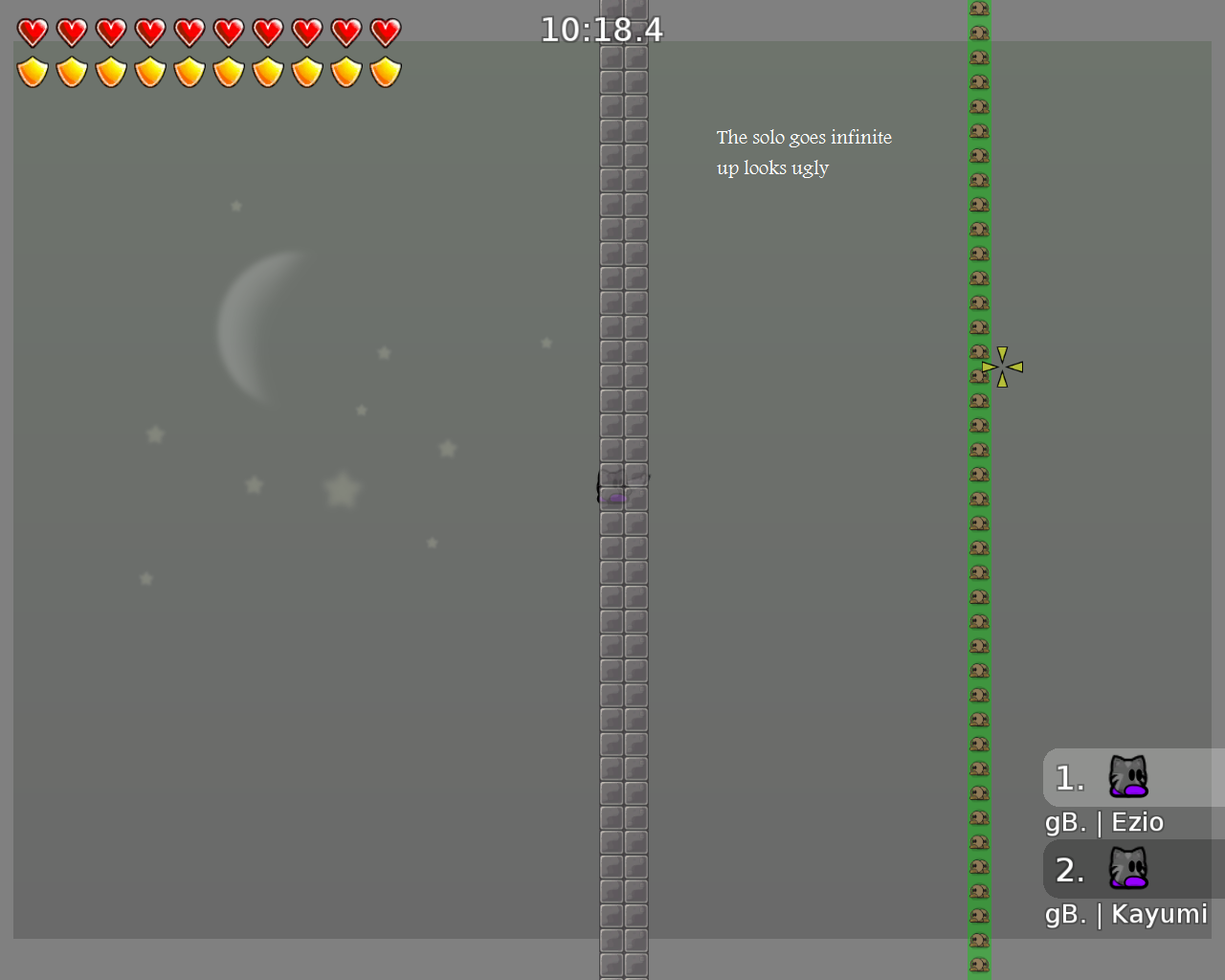This screenshot has width=1225, height=980.
Task: Click the middle of the heart health bar
Action: click(209, 32)
